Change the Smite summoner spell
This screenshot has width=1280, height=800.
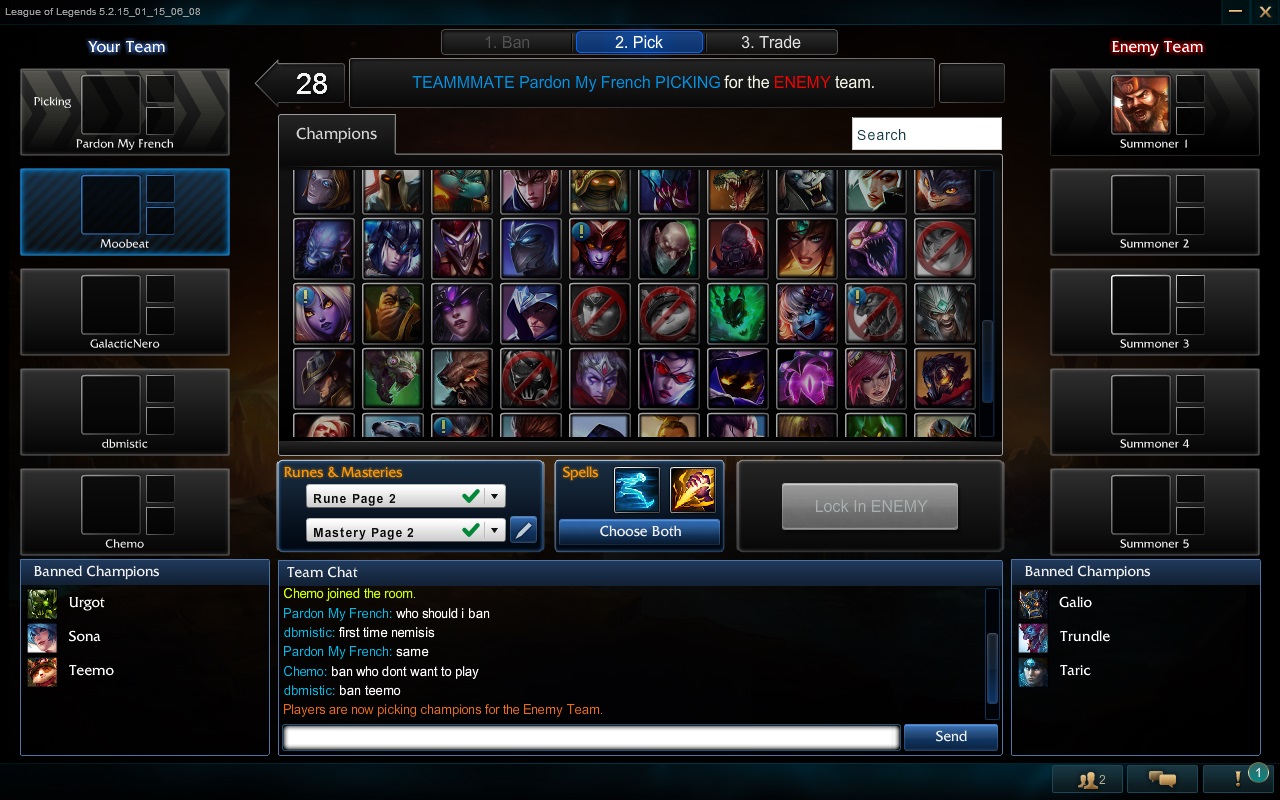pyautogui.click(x=693, y=489)
